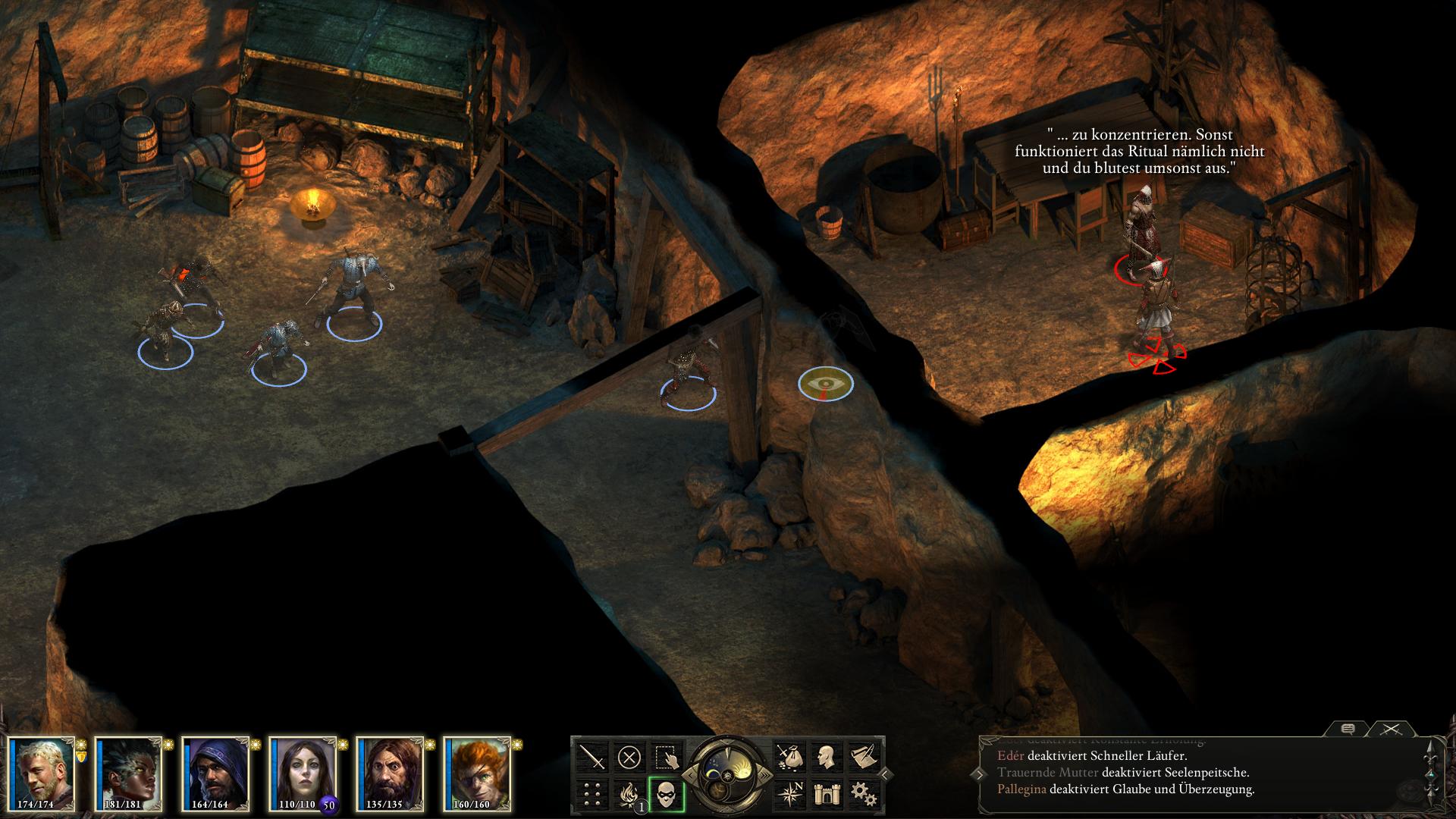Open the character sheet head icon
The width and height of the screenshot is (1456, 819).
tap(825, 757)
